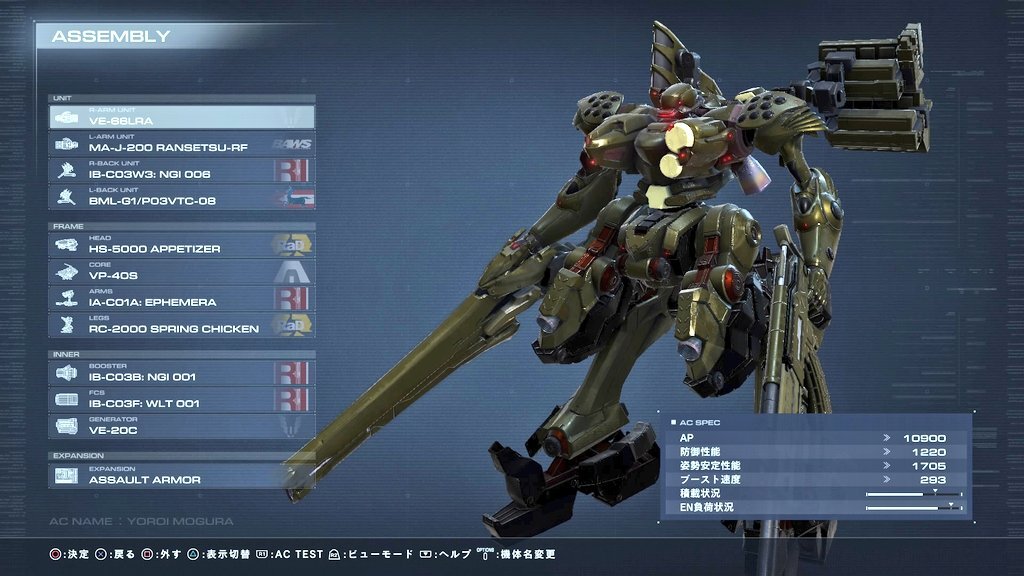Choose the L-ARM MA-J-200 RANSETSU-RF slot

tap(181, 144)
